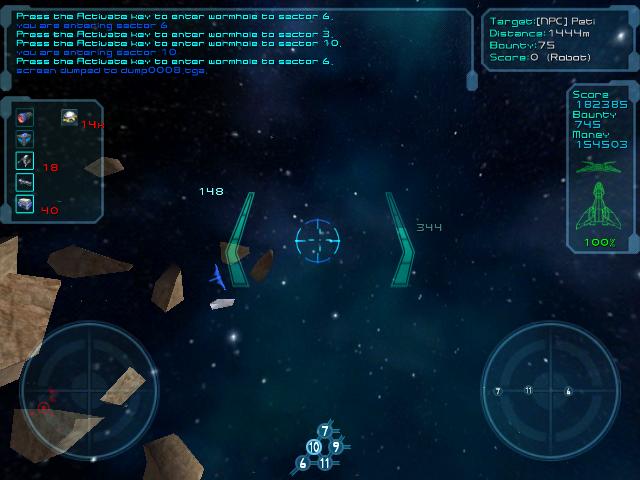Click the green ship status diagram
The height and width of the screenshot is (480, 640).
click(600, 200)
